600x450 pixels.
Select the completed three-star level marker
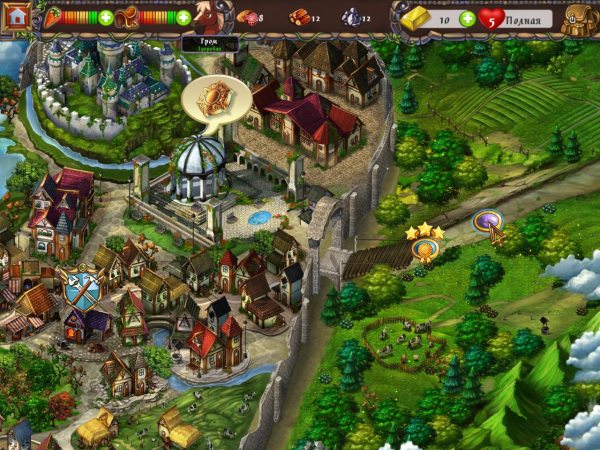coord(425,248)
